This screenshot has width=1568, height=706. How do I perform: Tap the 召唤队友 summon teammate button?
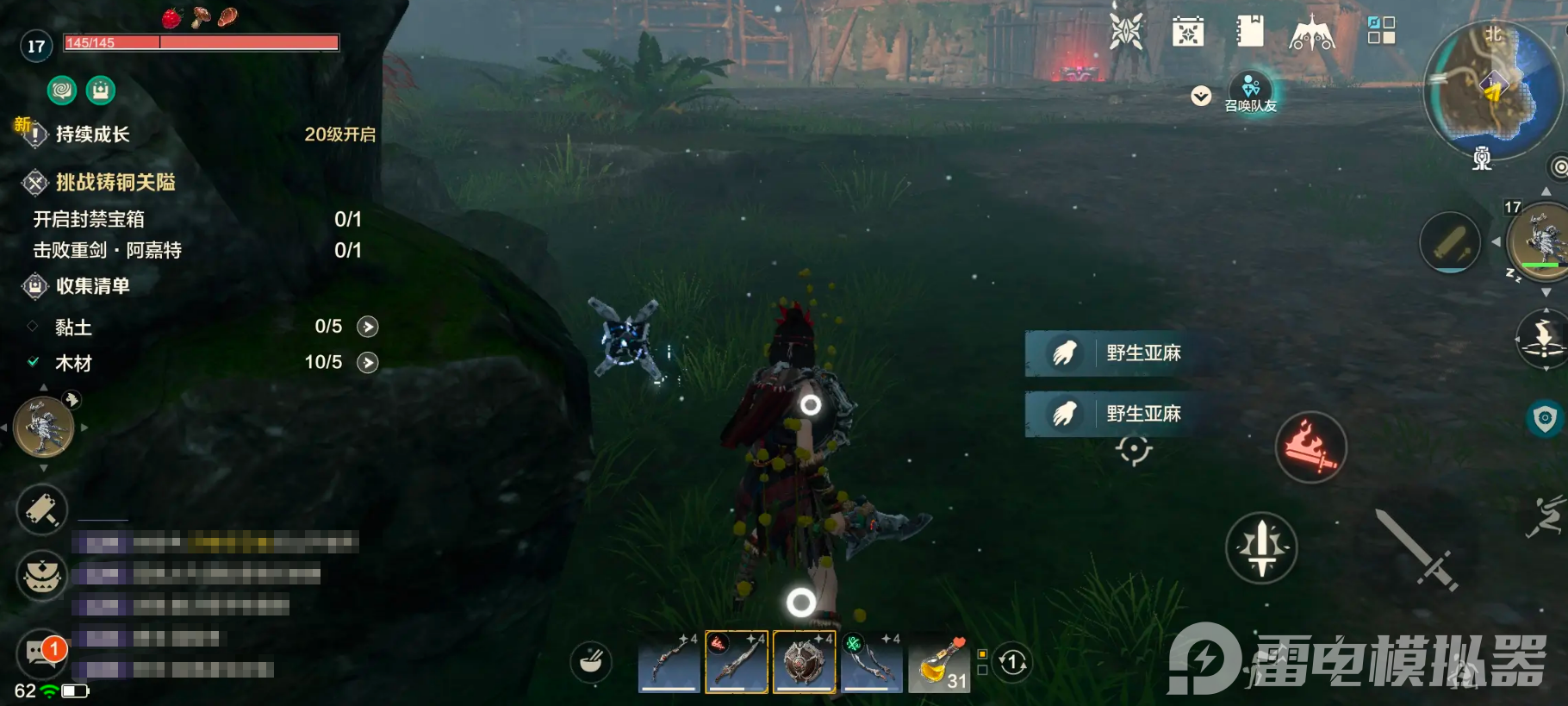coord(1251,91)
